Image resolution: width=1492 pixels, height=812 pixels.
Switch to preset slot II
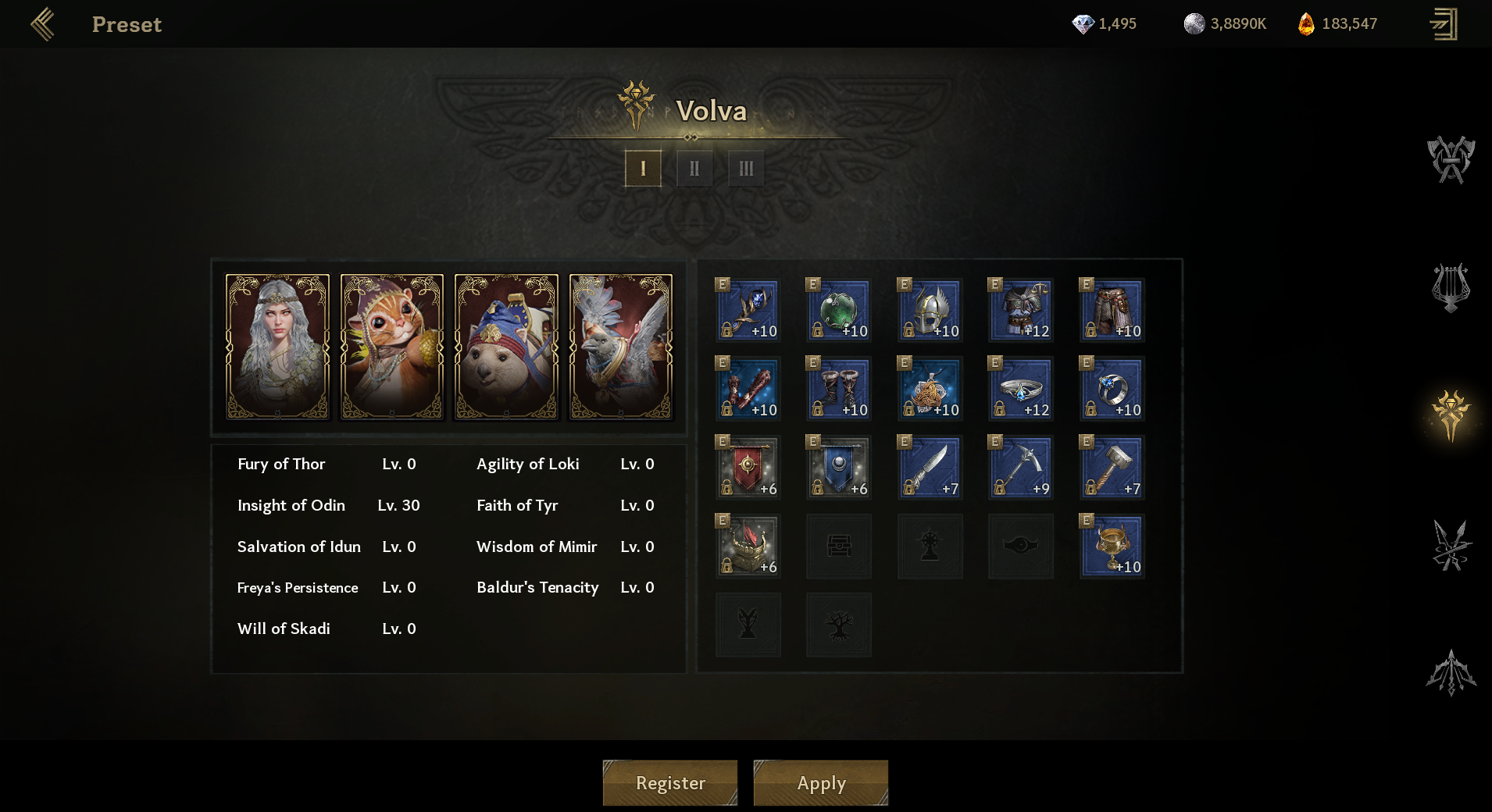tap(694, 169)
